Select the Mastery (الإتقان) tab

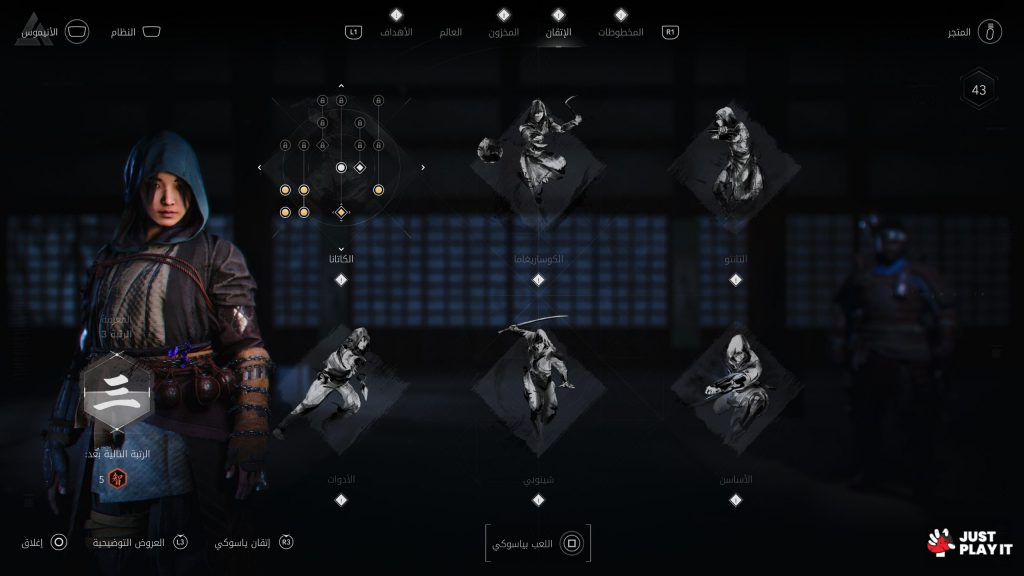(x=559, y=33)
